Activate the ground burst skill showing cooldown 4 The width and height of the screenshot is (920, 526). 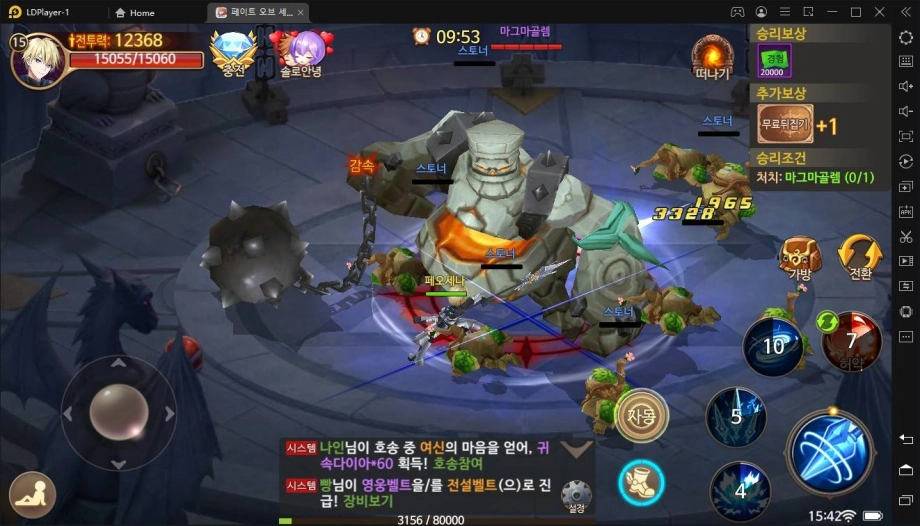(x=740, y=490)
